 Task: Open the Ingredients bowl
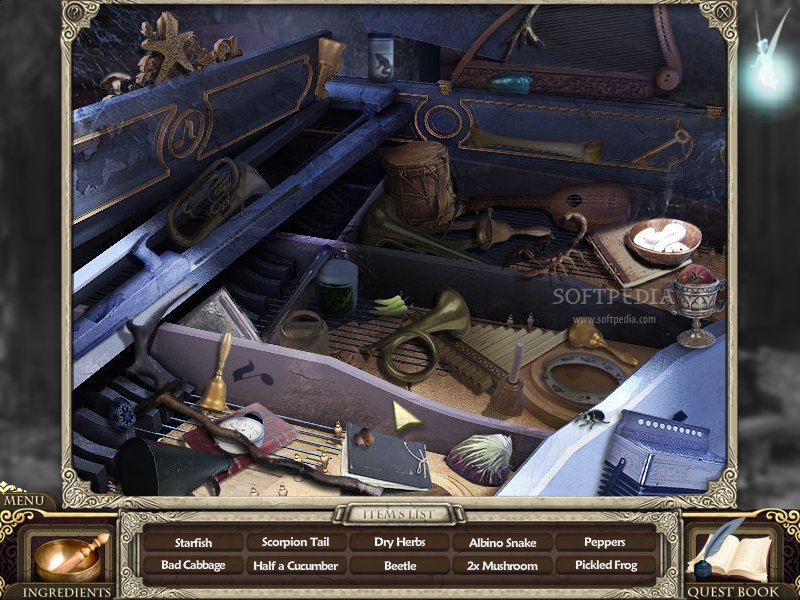click(66, 556)
